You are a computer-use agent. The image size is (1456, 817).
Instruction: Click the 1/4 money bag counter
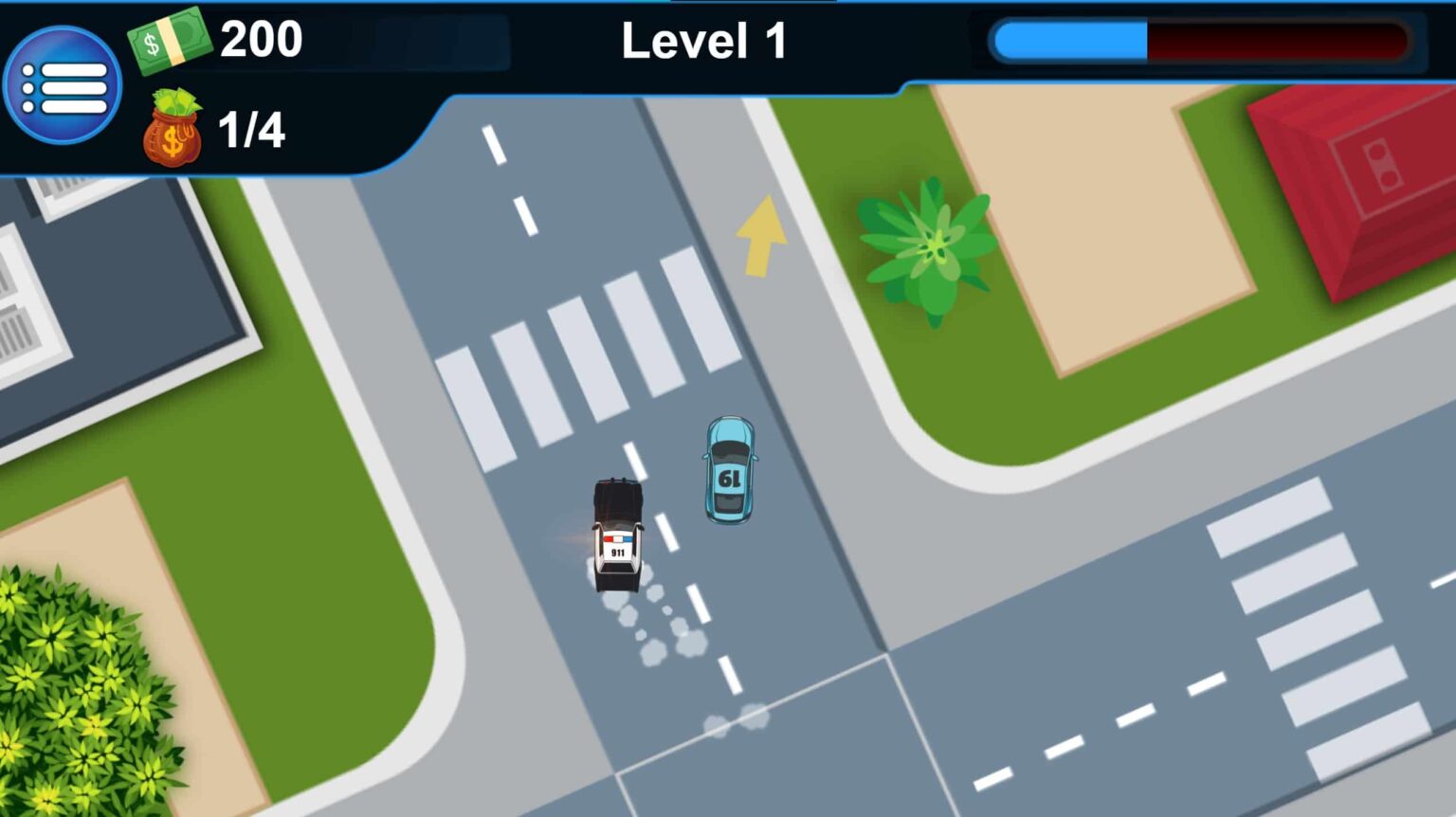(254, 130)
